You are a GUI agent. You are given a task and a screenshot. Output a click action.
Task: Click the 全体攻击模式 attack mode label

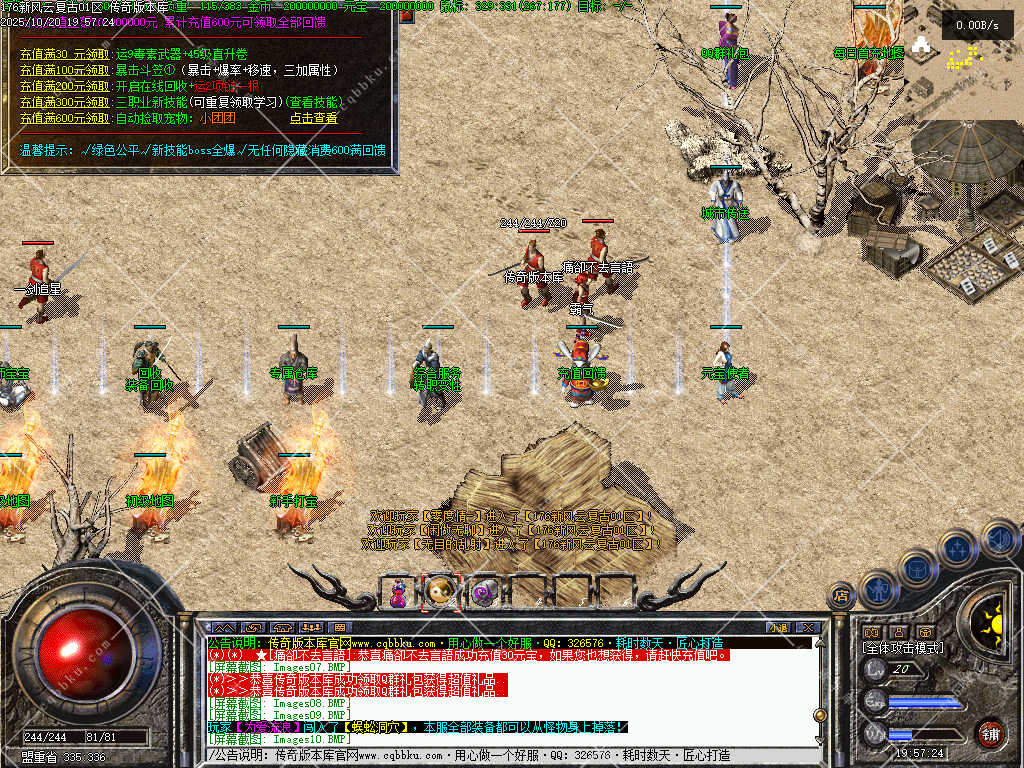point(903,648)
